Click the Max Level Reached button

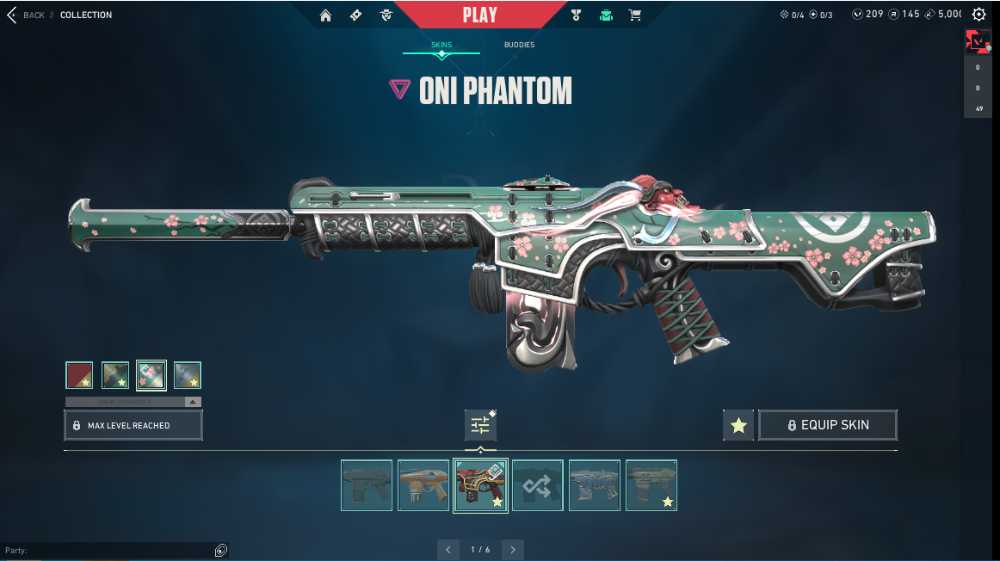click(x=133, y=425)
